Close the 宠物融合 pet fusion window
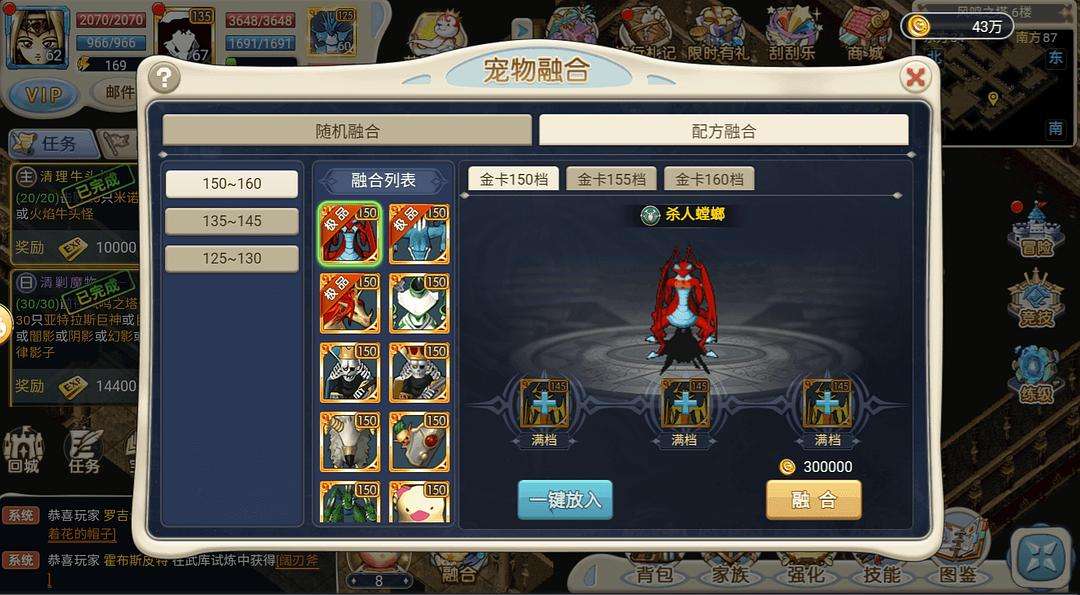1080x595 pixels. (x=914, y=77)
